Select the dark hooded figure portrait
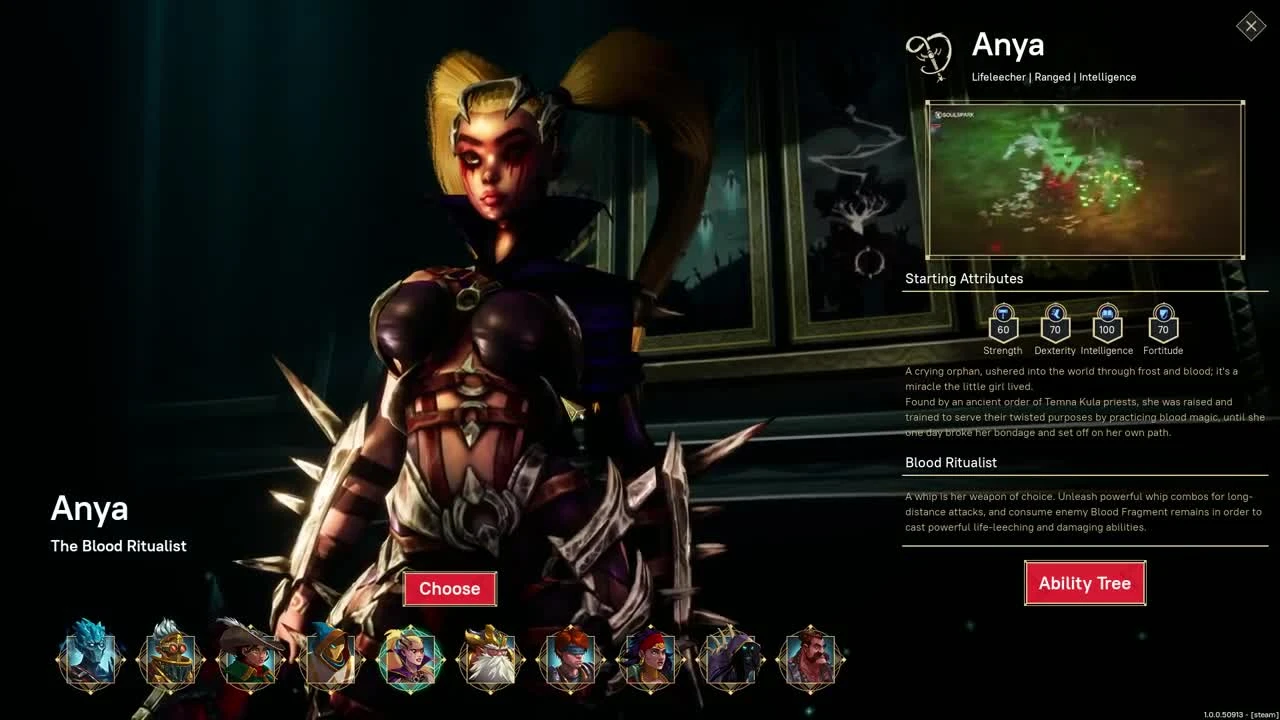1280x720 pixels. (x=730, y=657)
